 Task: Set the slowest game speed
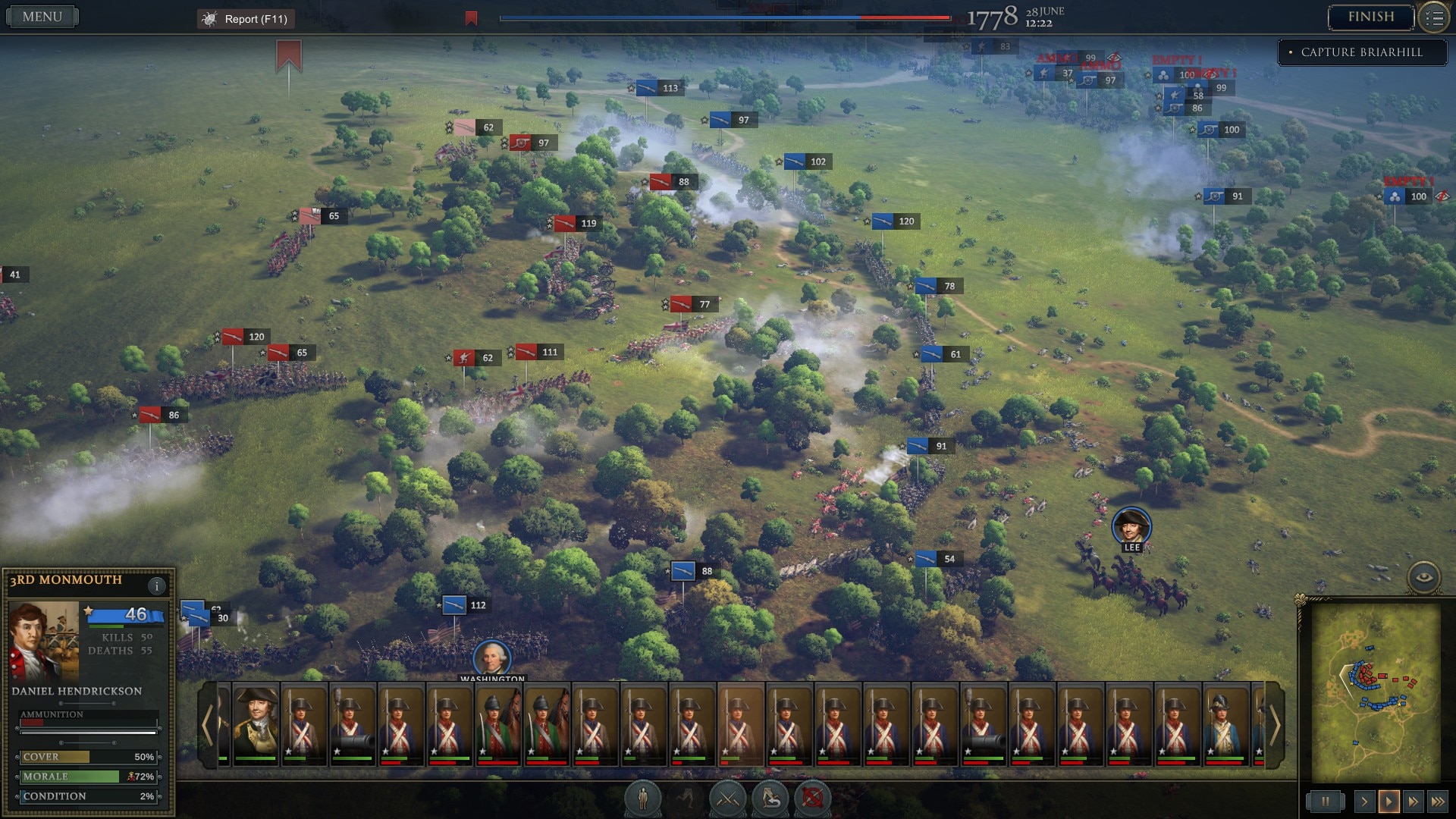pos(1364,802)
